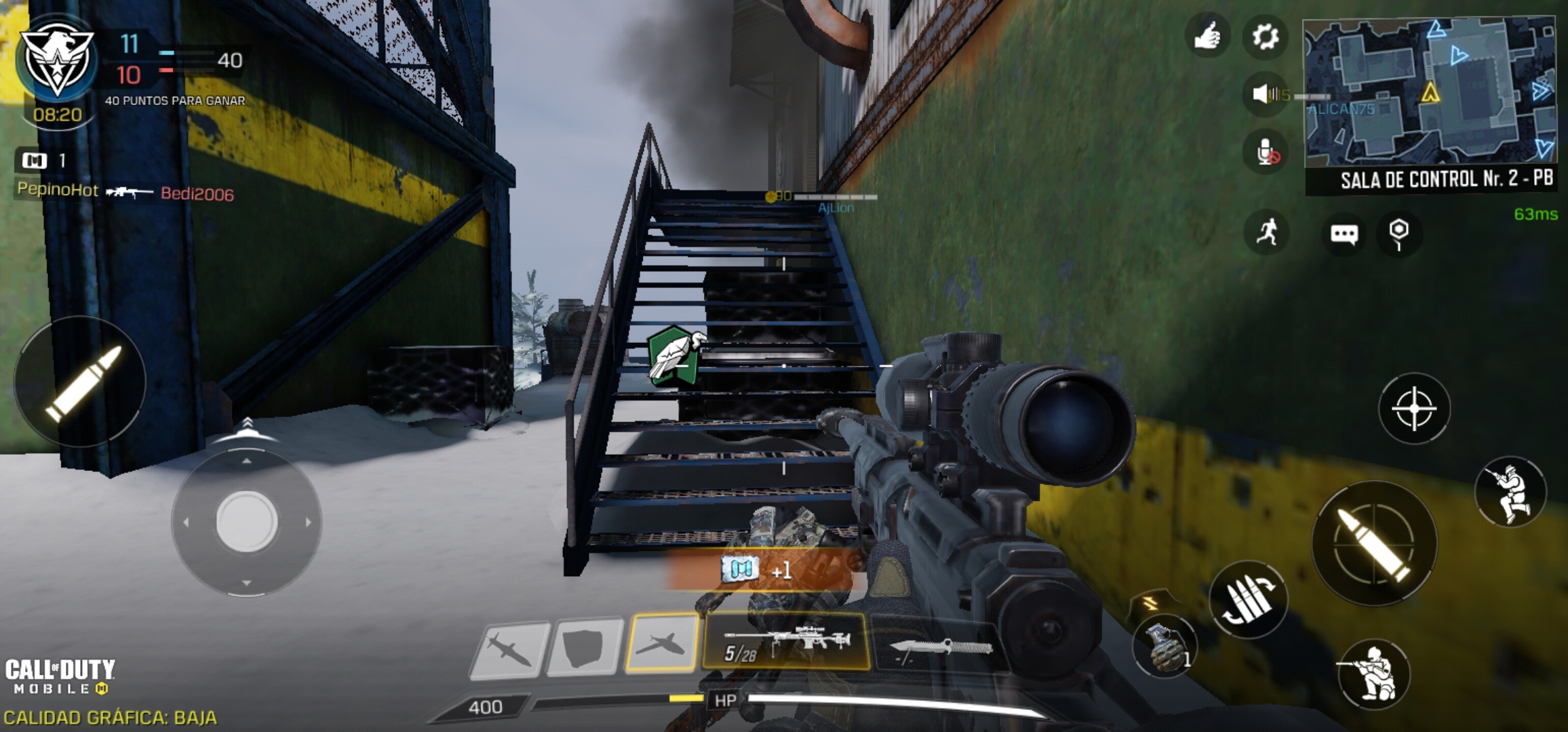Tap the thumbs-up like button
Image resolution: width=1568 pixels, height=732 pixels.
pos(1207,36)
